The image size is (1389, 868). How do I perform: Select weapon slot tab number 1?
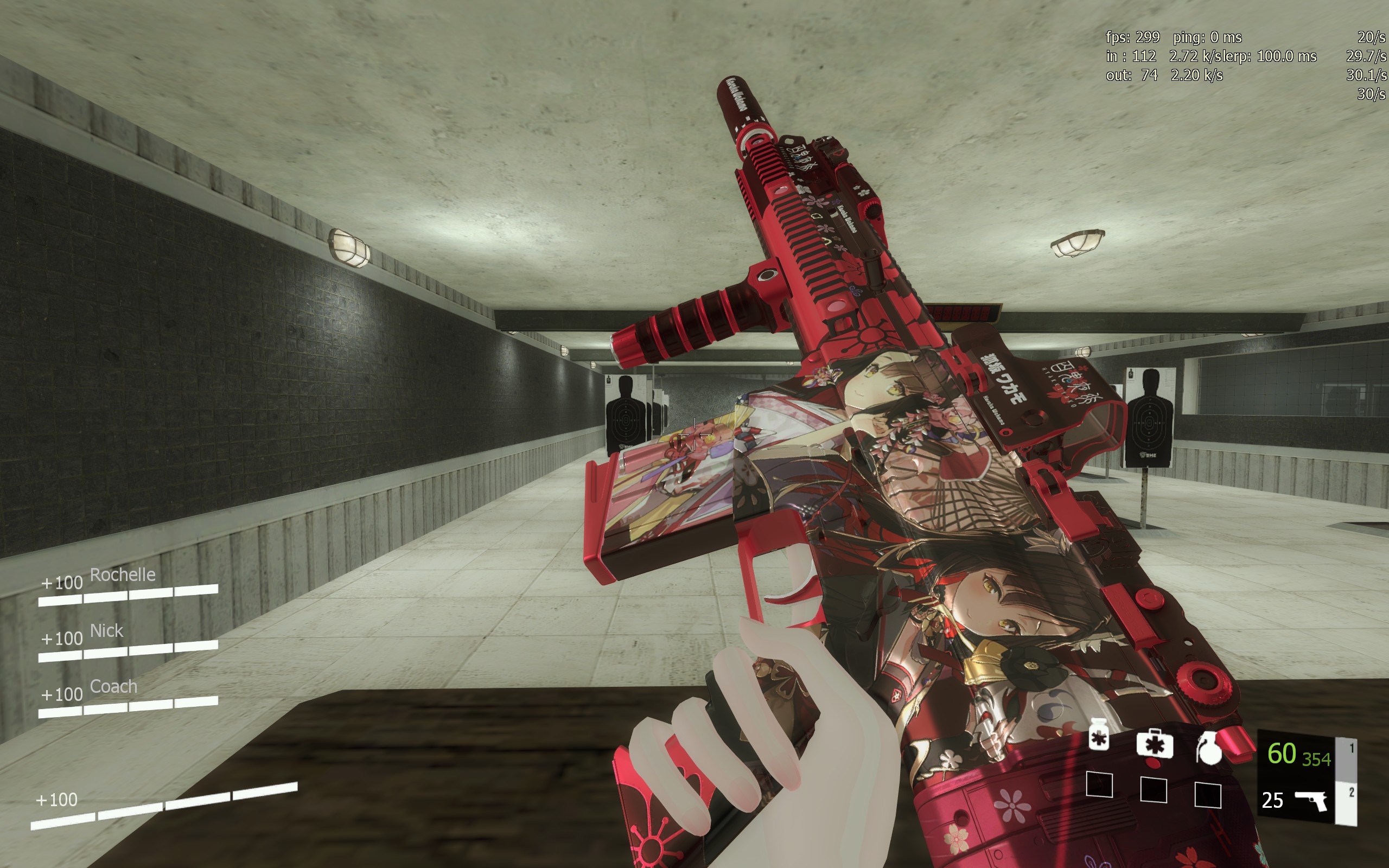point(1350,749)
